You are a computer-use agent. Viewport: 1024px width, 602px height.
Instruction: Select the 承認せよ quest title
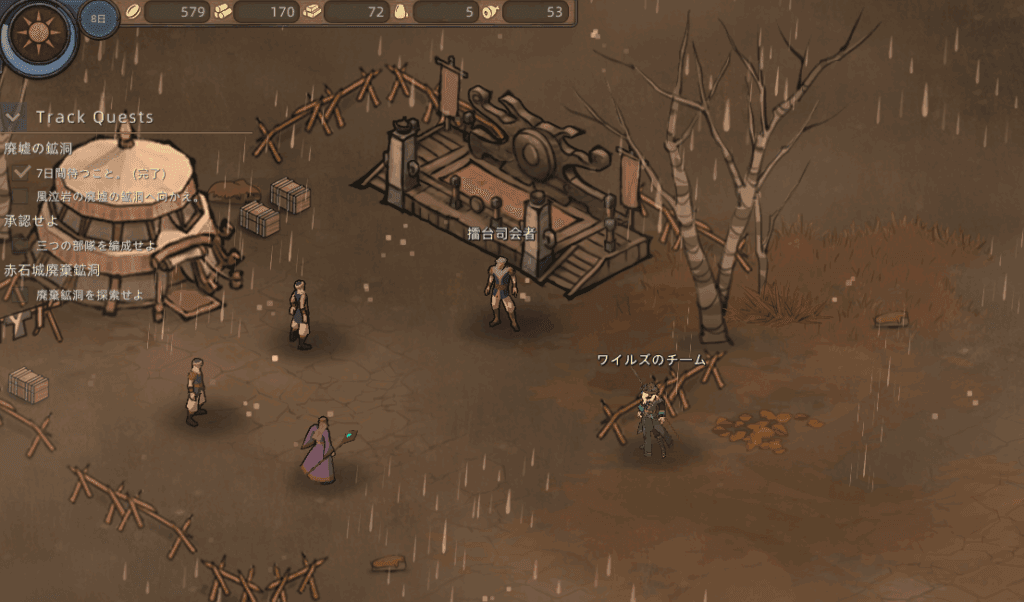pos(31,221)
